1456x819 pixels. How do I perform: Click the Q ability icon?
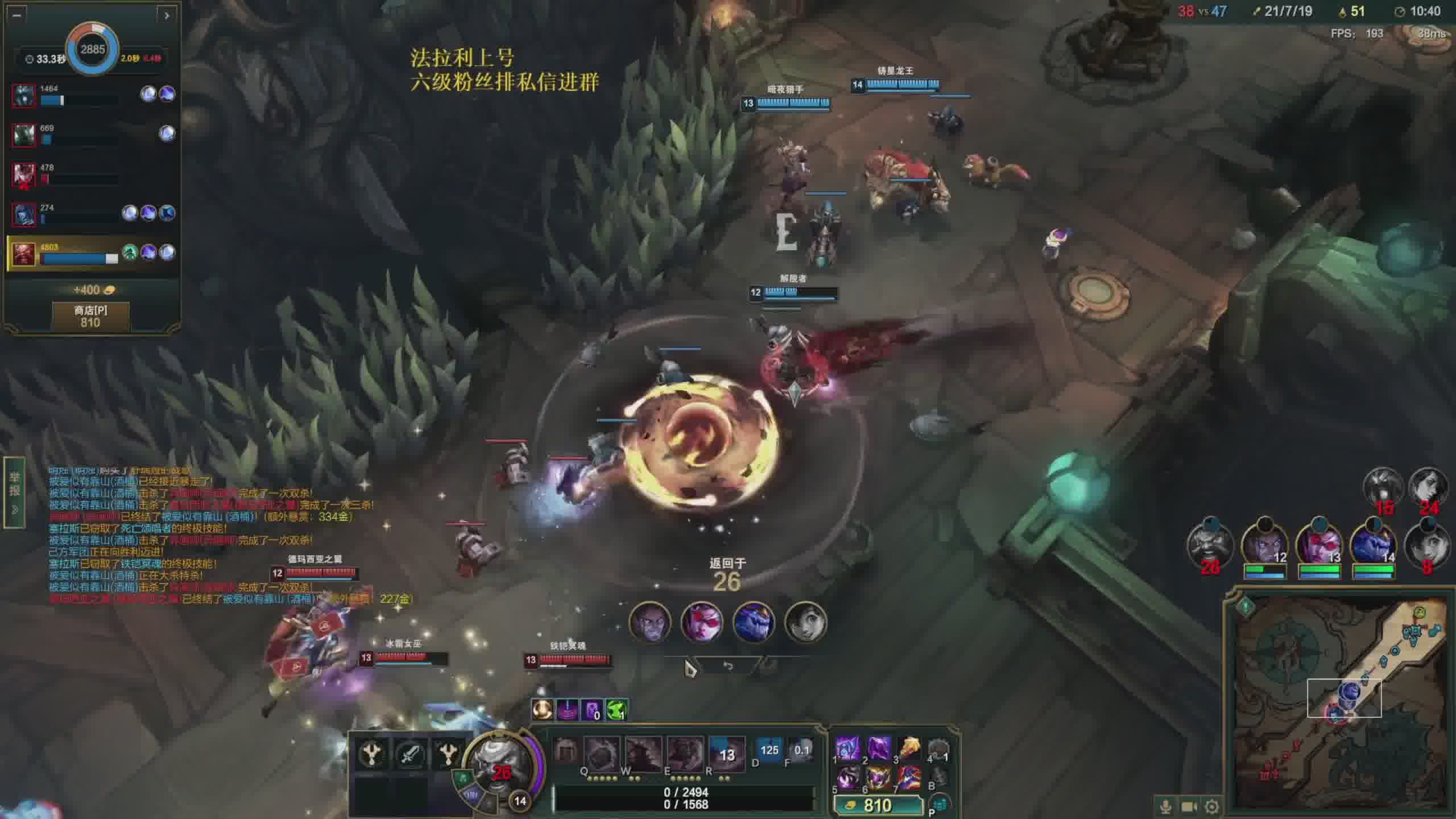(601, 754)
